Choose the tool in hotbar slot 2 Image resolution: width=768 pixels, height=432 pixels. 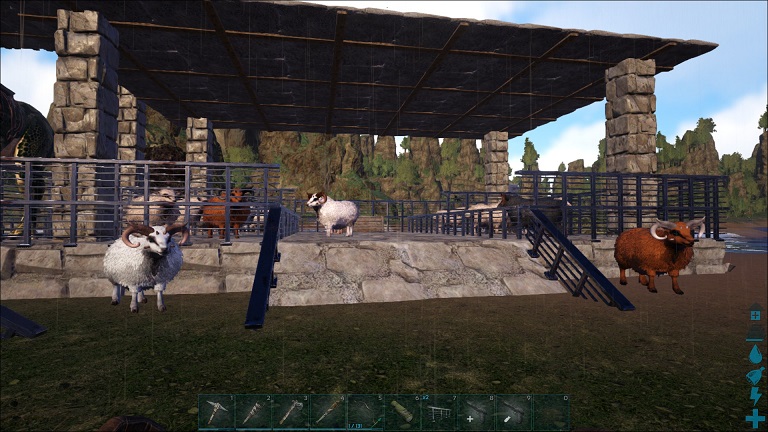click(x=253, y=412)
